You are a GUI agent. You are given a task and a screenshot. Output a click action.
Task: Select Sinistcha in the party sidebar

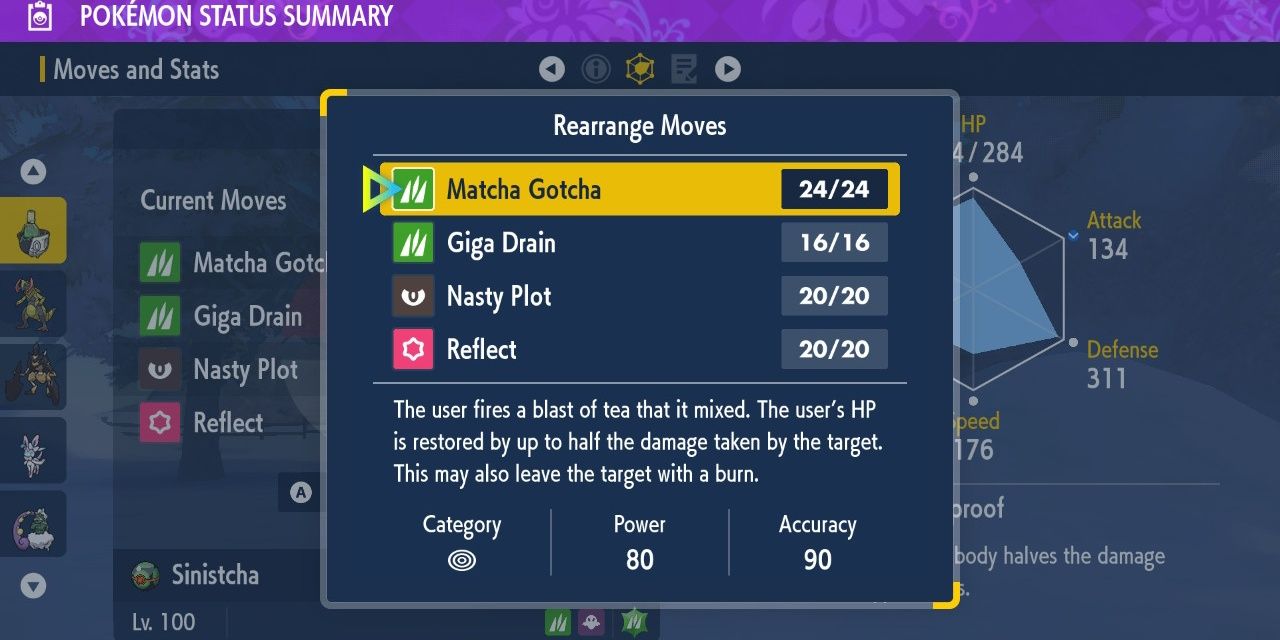pyautogui.click(x=33, y=231)
